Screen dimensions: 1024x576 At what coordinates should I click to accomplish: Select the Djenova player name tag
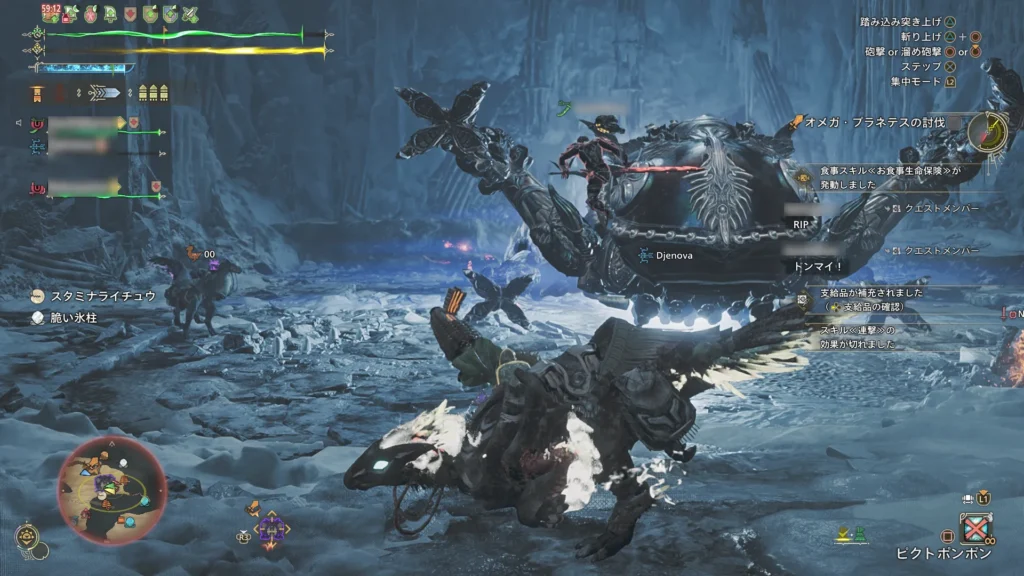coord(670,255)
